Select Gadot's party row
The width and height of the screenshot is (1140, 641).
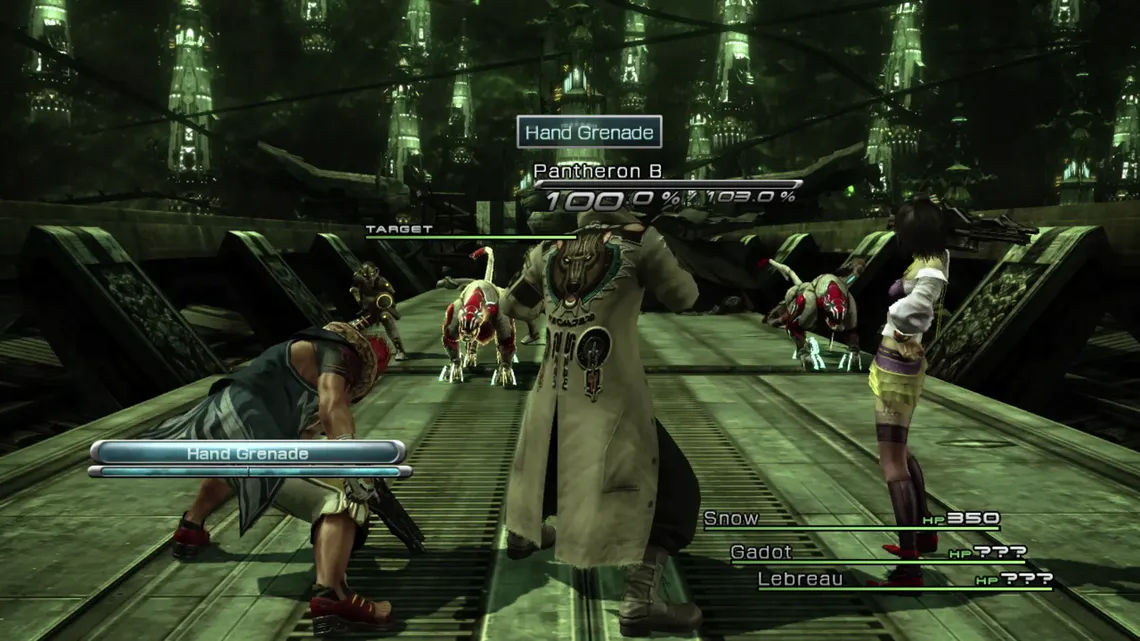pos(761,551)
